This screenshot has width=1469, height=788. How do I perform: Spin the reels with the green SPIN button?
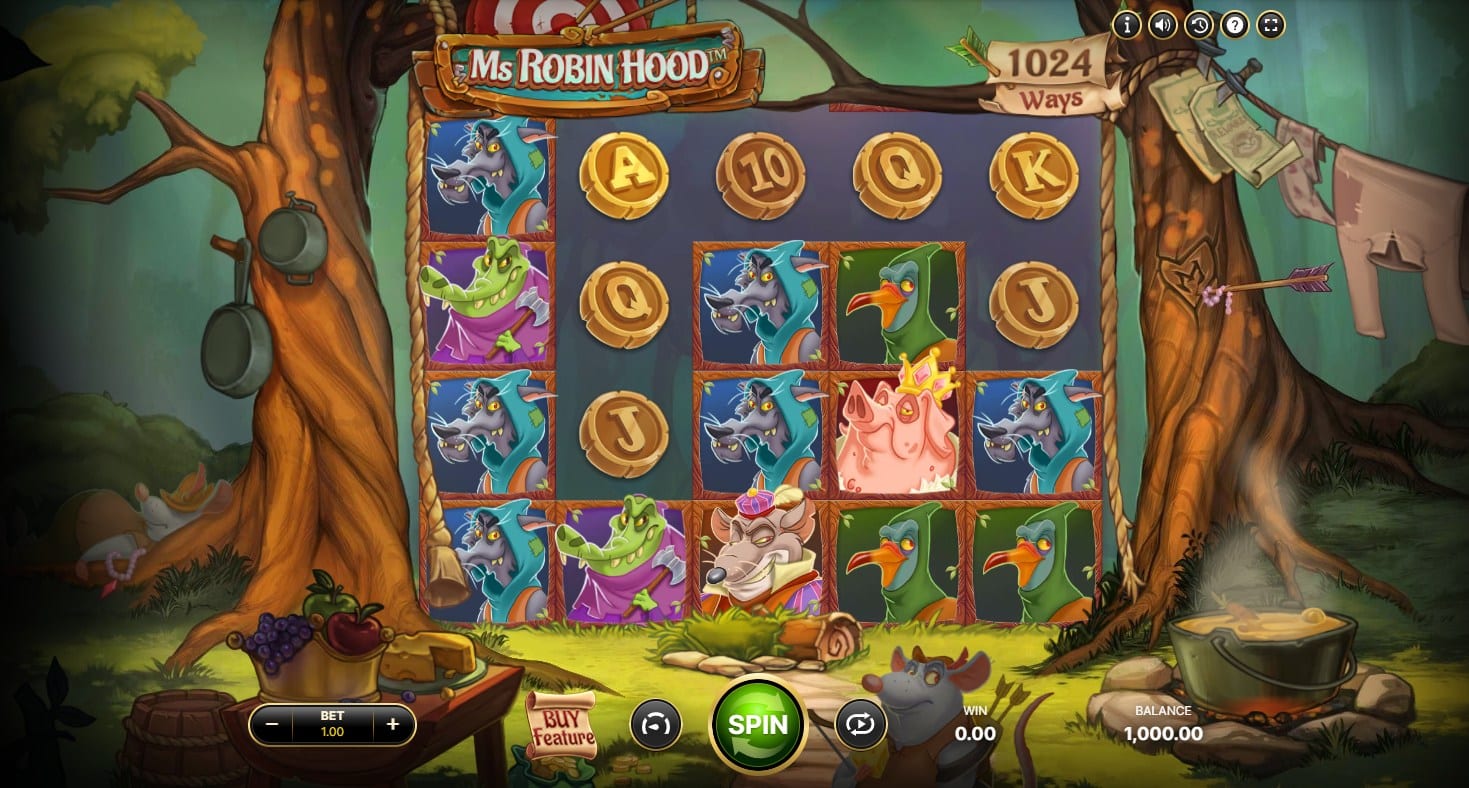click(x=757, y=724)
